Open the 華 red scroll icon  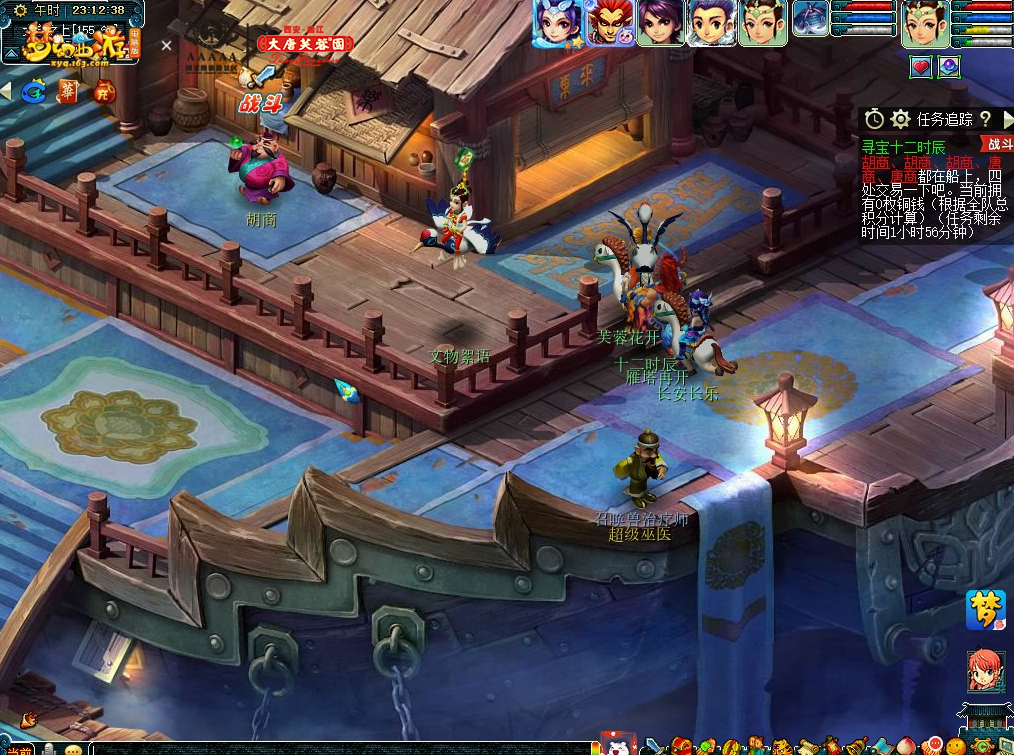[68, 92]
